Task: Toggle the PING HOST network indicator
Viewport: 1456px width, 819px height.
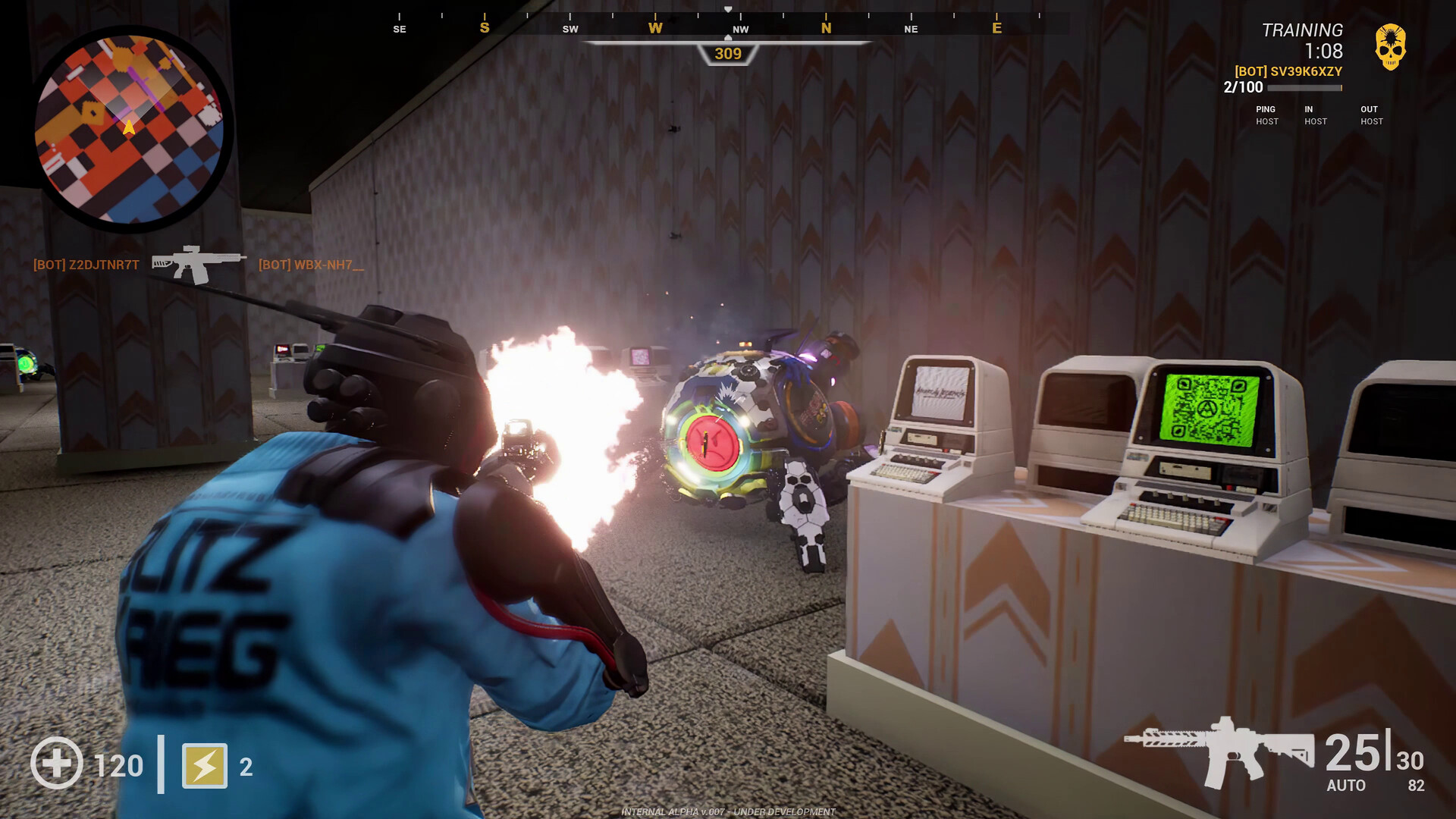Action: click(1266, 115)
